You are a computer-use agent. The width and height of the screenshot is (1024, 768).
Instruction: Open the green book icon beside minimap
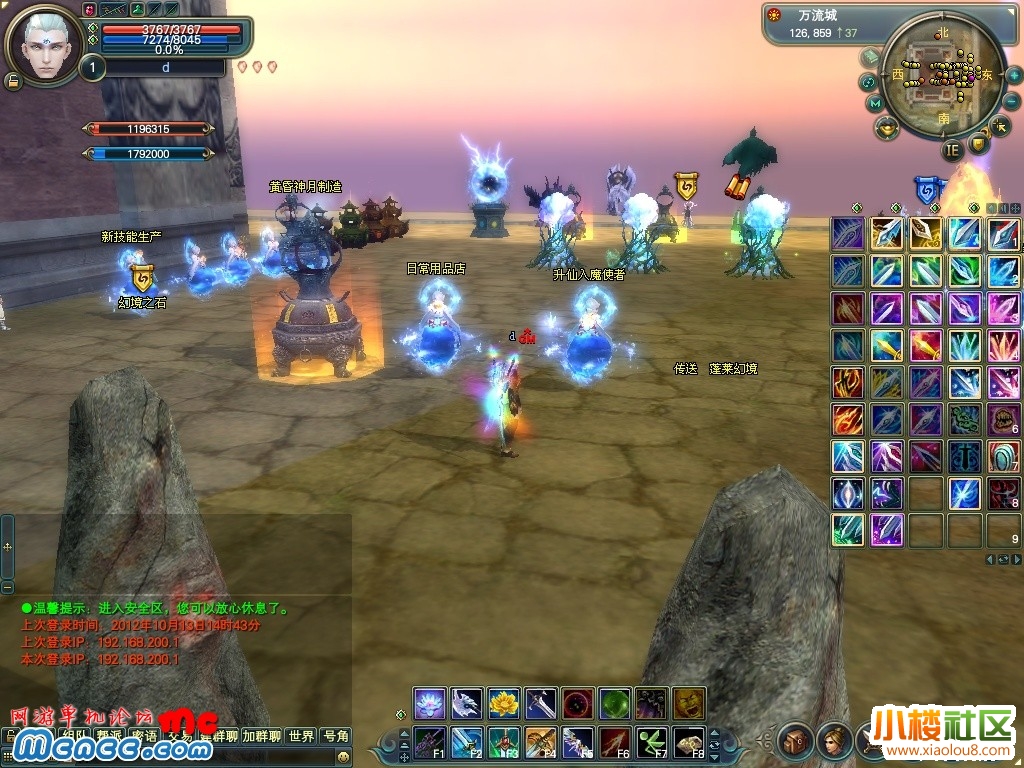coord(870,57)
